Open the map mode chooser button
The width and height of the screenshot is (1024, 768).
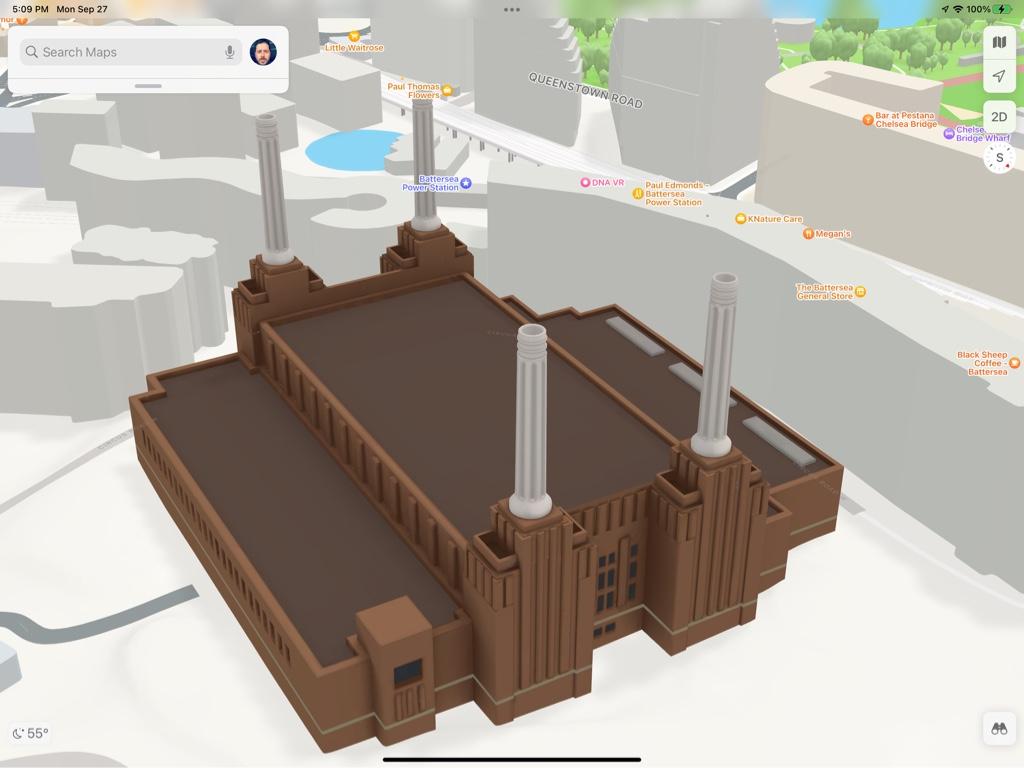pyautogui.click(x=999, y=42)
